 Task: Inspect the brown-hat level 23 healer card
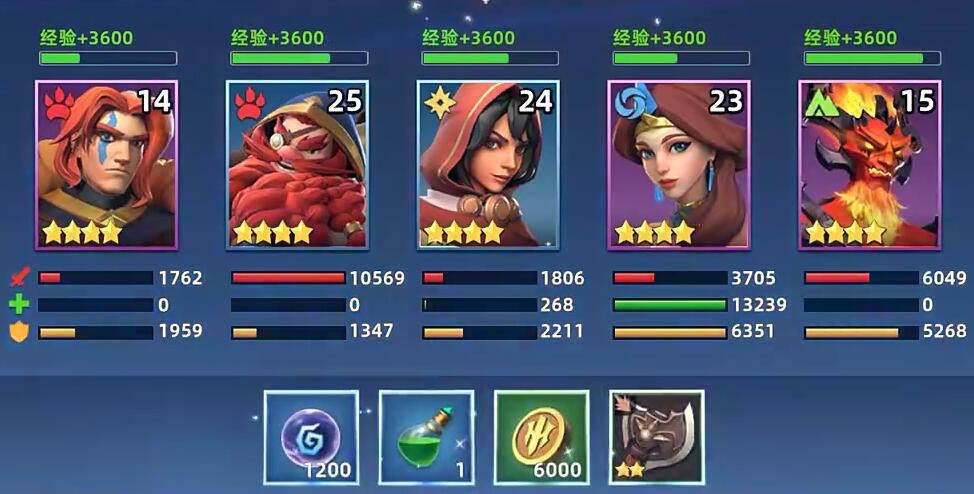tap(679, 165)
